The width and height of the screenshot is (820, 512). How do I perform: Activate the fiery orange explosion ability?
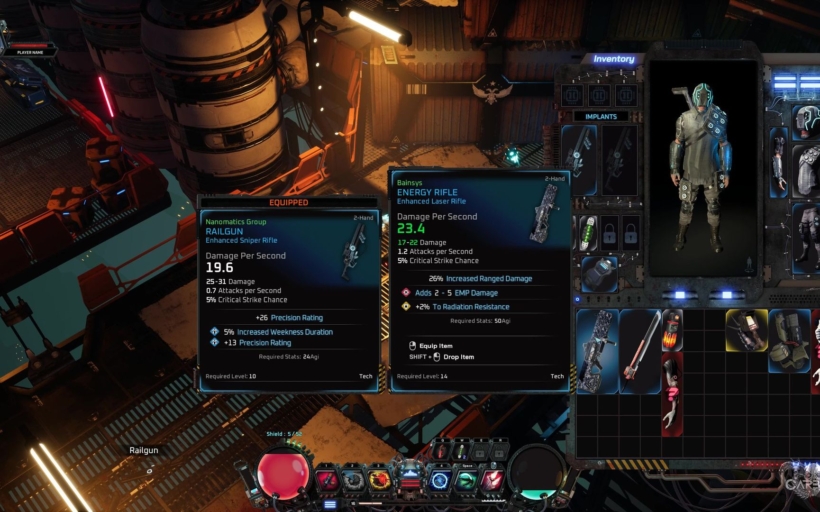point(380,480)
